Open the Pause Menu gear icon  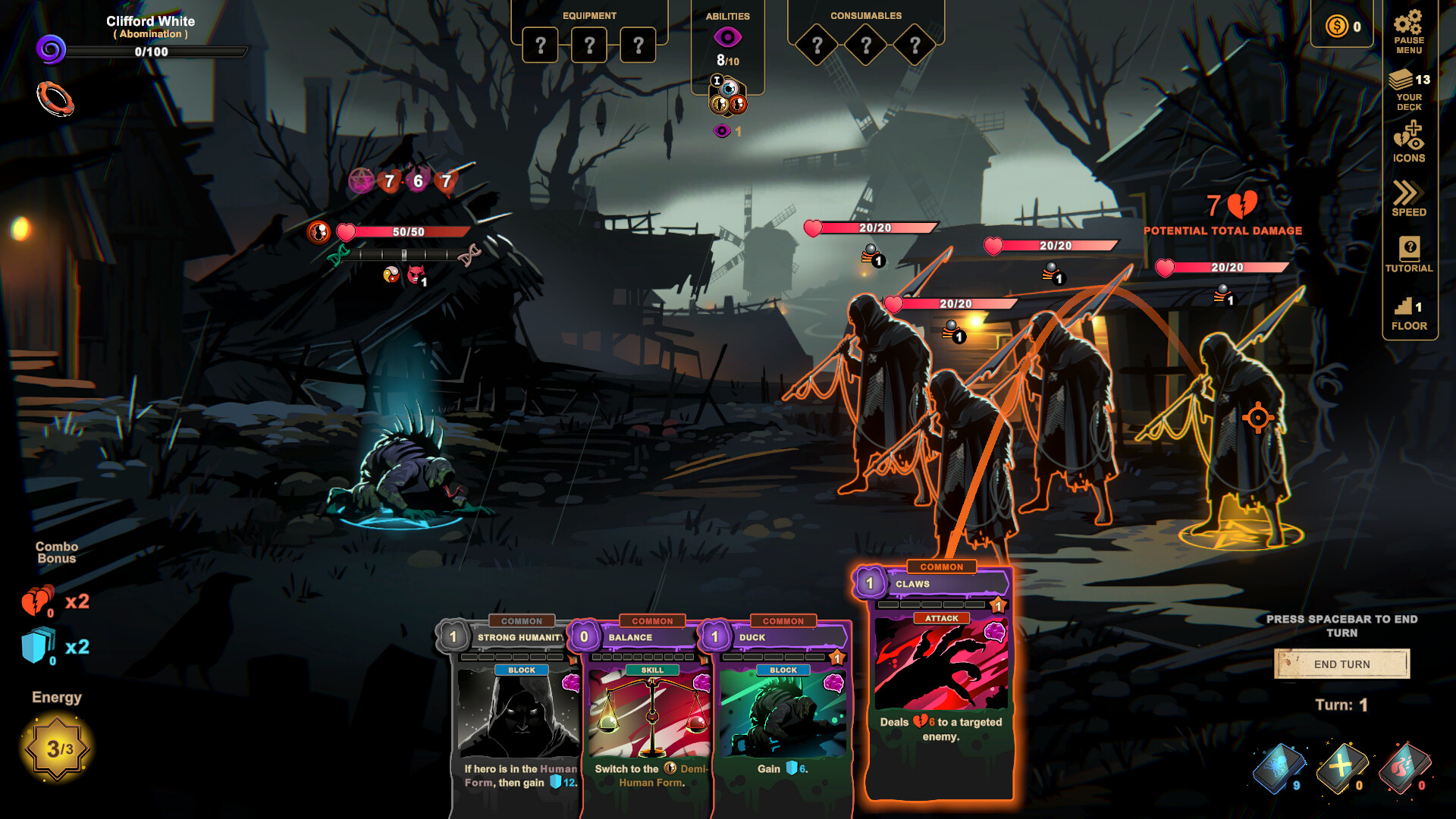pos(1409,23)
